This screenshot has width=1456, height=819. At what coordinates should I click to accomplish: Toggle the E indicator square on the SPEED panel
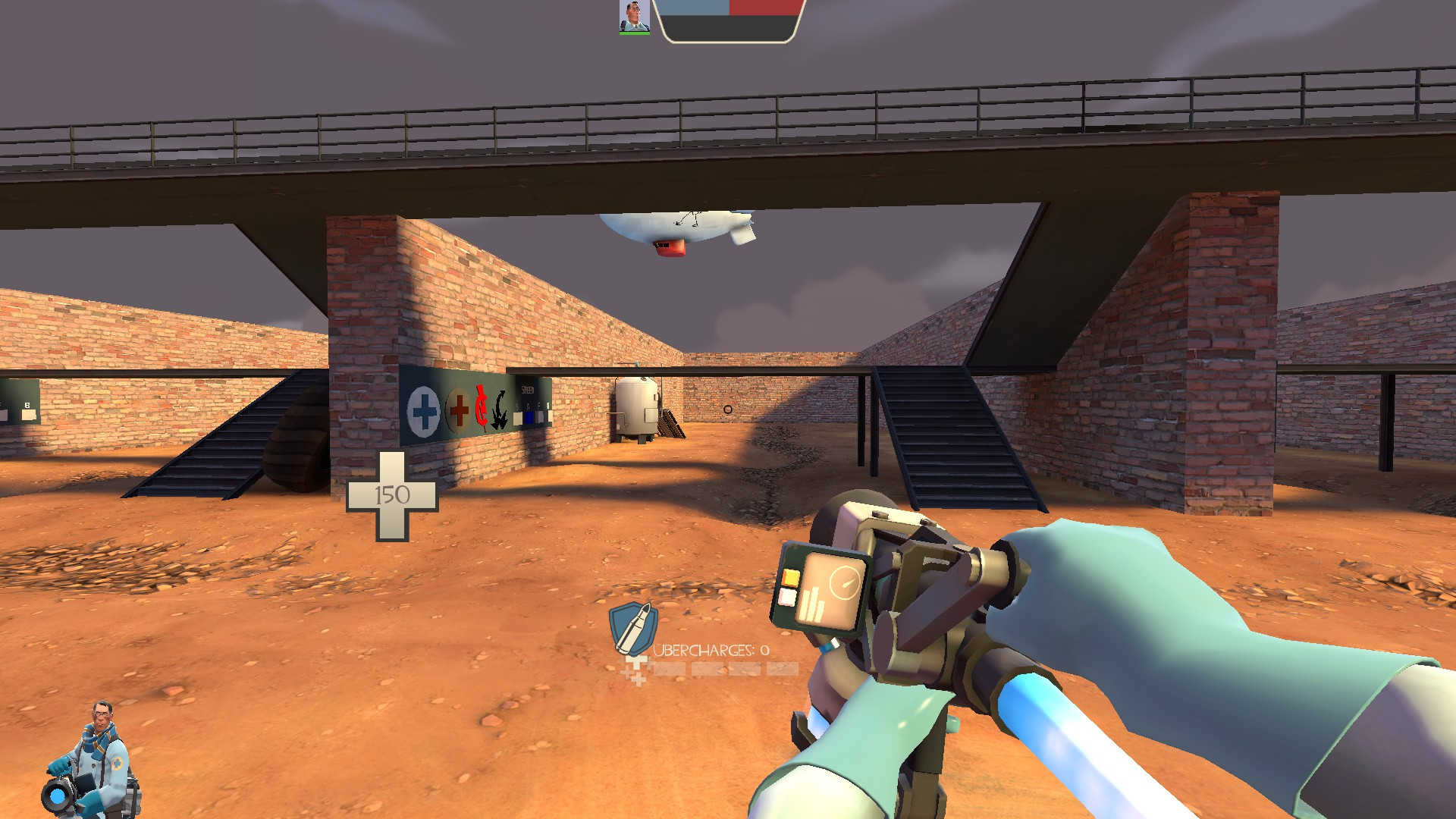pos(550,416)
